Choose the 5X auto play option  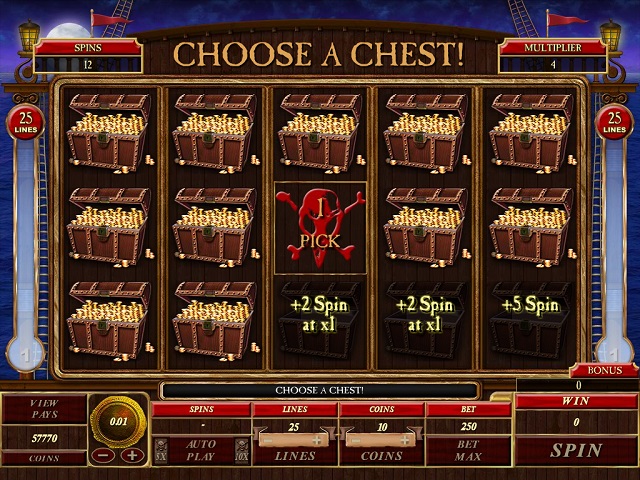point(160,449)
